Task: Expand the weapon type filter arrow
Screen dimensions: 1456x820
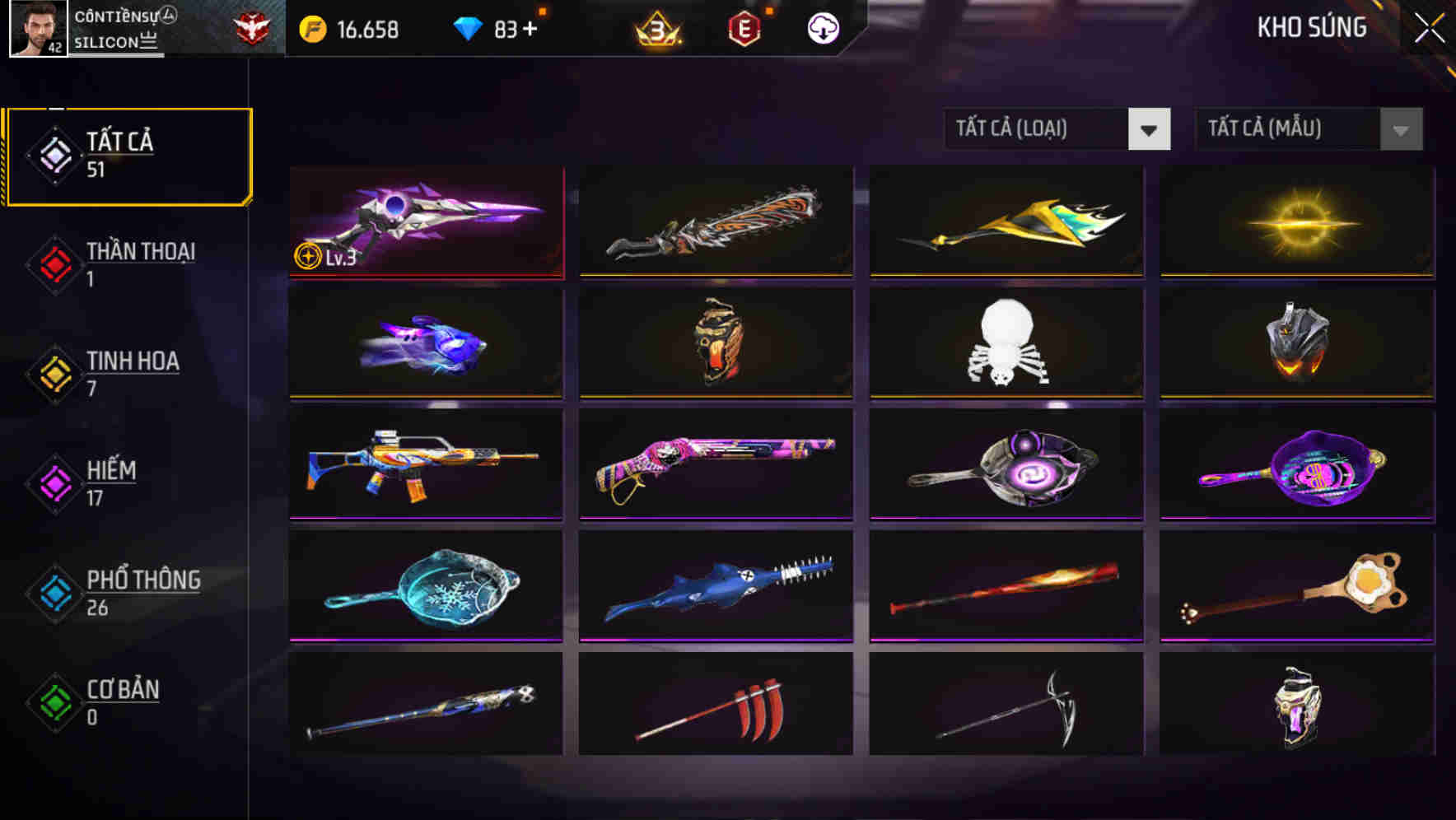Action: click(1150, 129)
